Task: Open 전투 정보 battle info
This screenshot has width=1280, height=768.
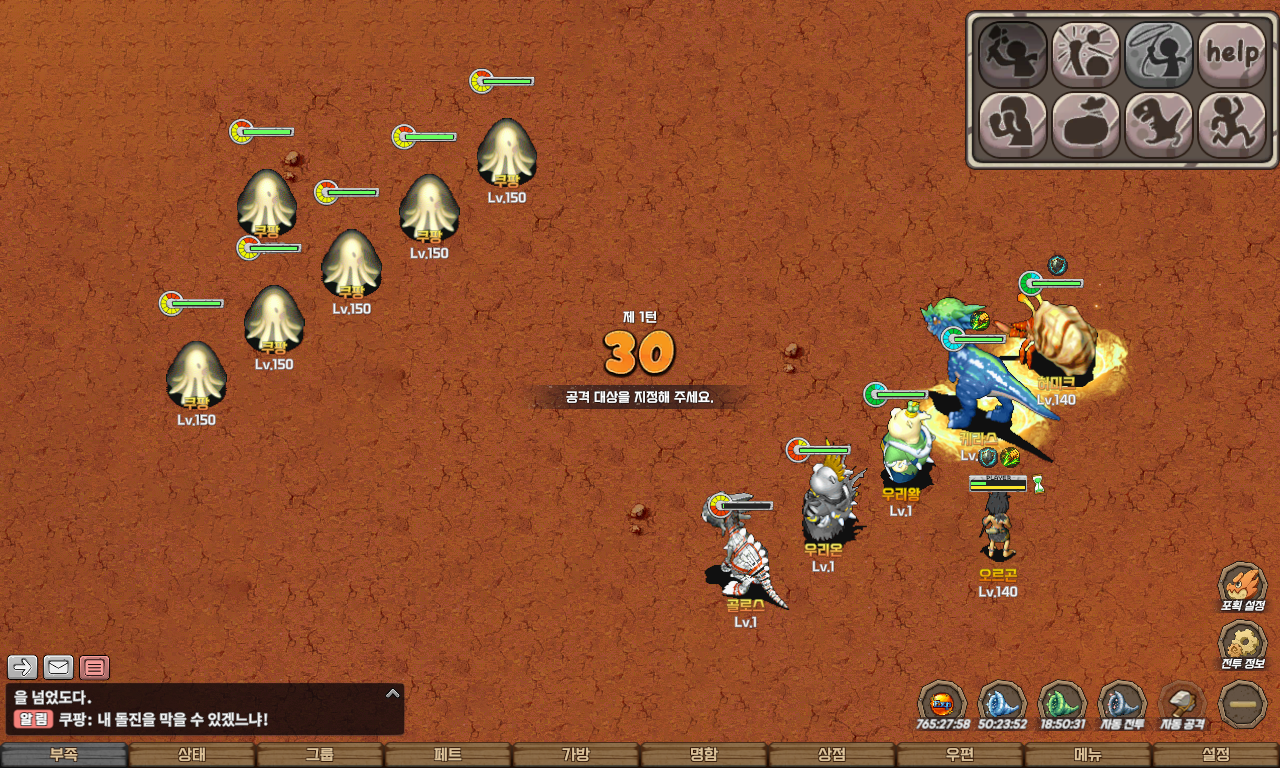Action: point(1242,647)
